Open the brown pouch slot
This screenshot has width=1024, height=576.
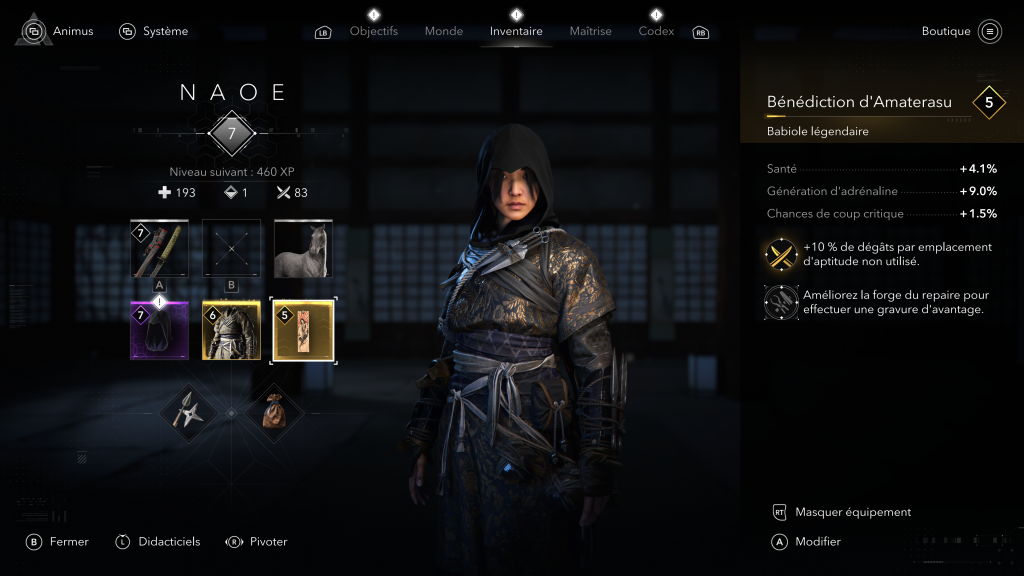275,412
